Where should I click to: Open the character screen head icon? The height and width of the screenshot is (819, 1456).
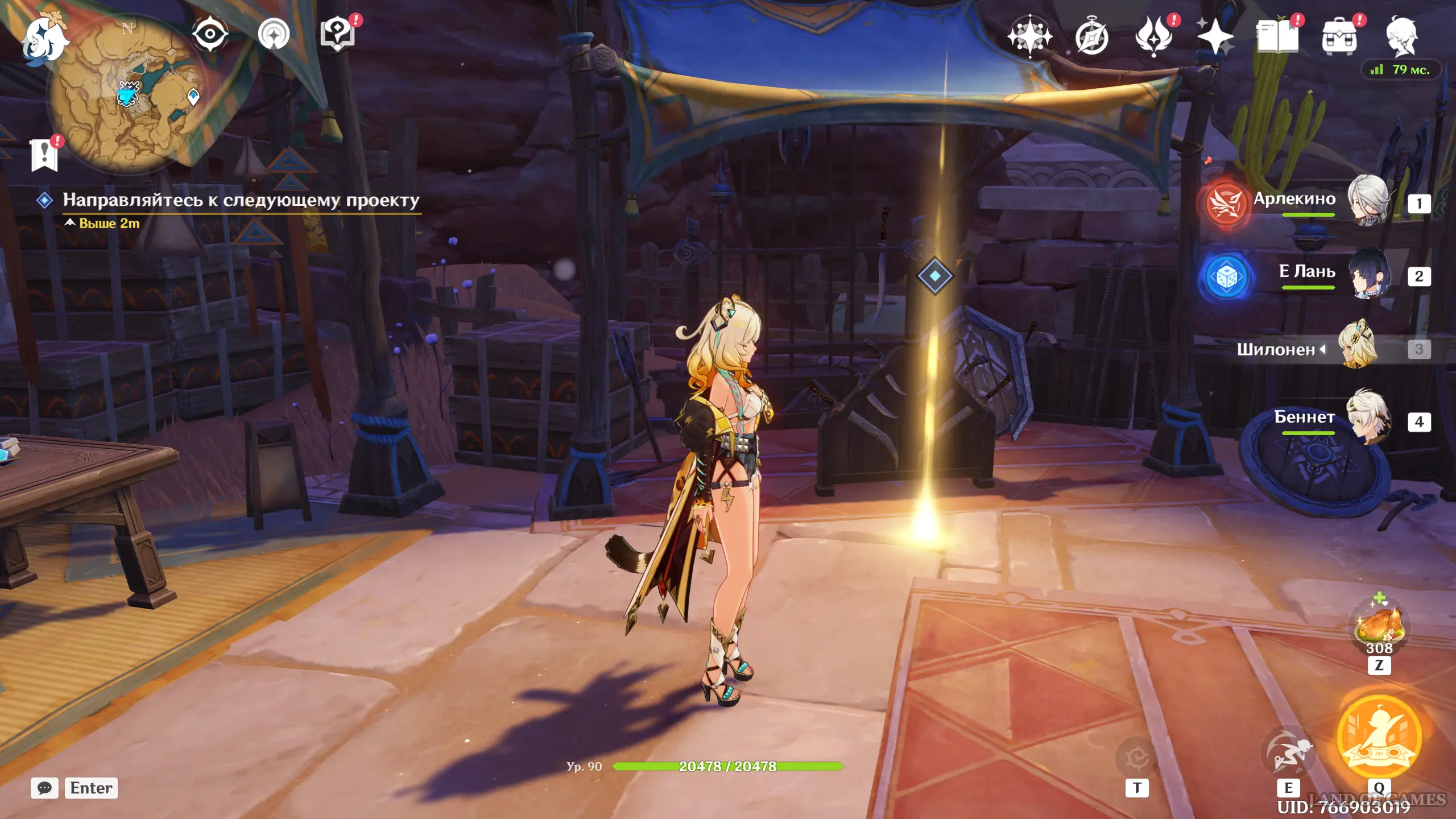click(x=1401, y=36)
